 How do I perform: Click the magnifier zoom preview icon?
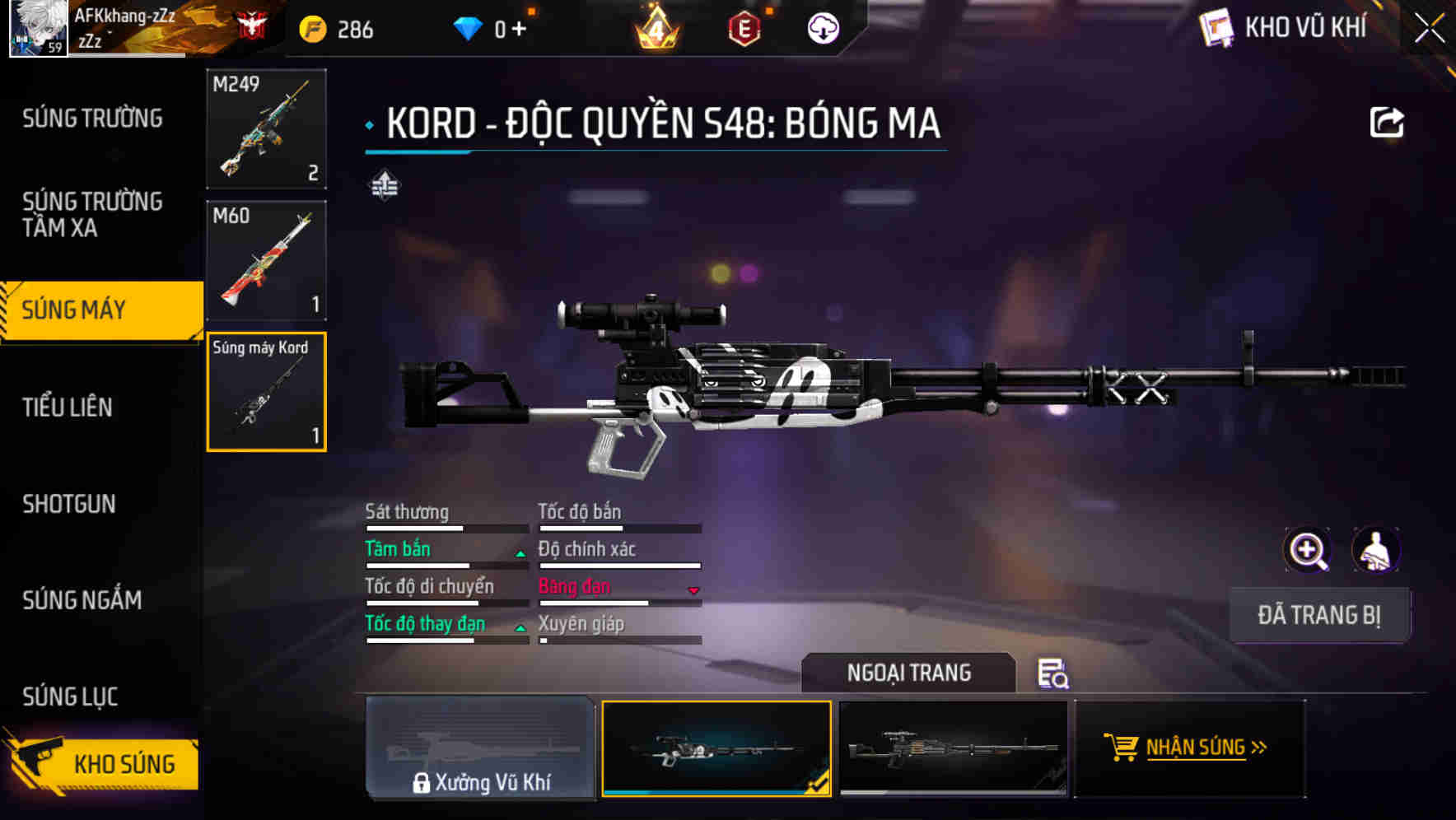[1308, 551]
